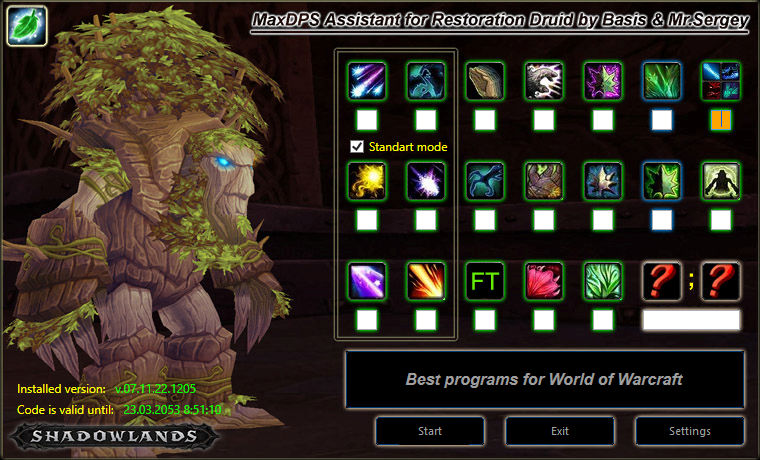Click the teal running cat icon
This screenshot has width=760, height=460.
pyautogui.click(x=485, y=181)
